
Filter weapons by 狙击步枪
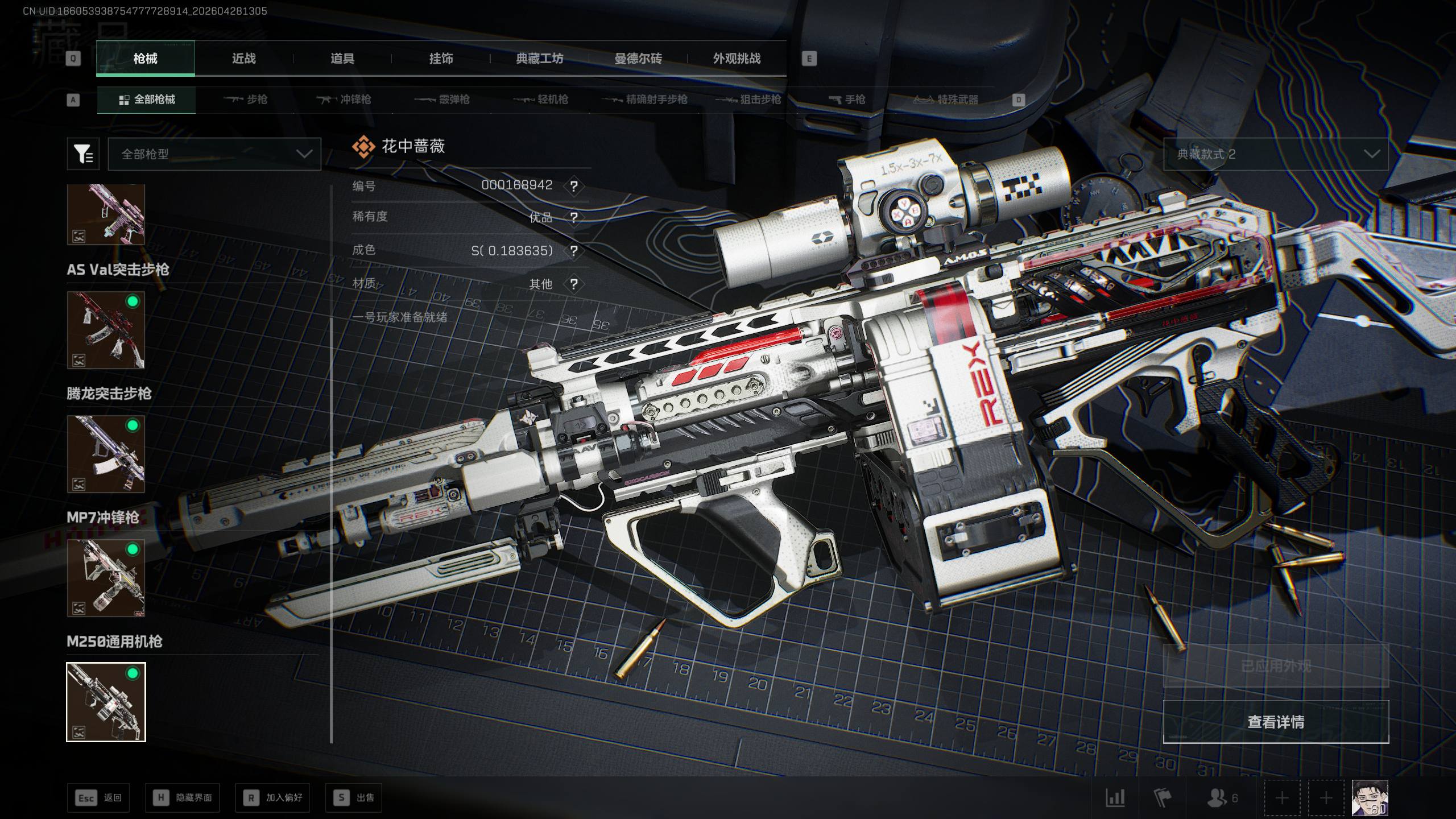point(748,100)
